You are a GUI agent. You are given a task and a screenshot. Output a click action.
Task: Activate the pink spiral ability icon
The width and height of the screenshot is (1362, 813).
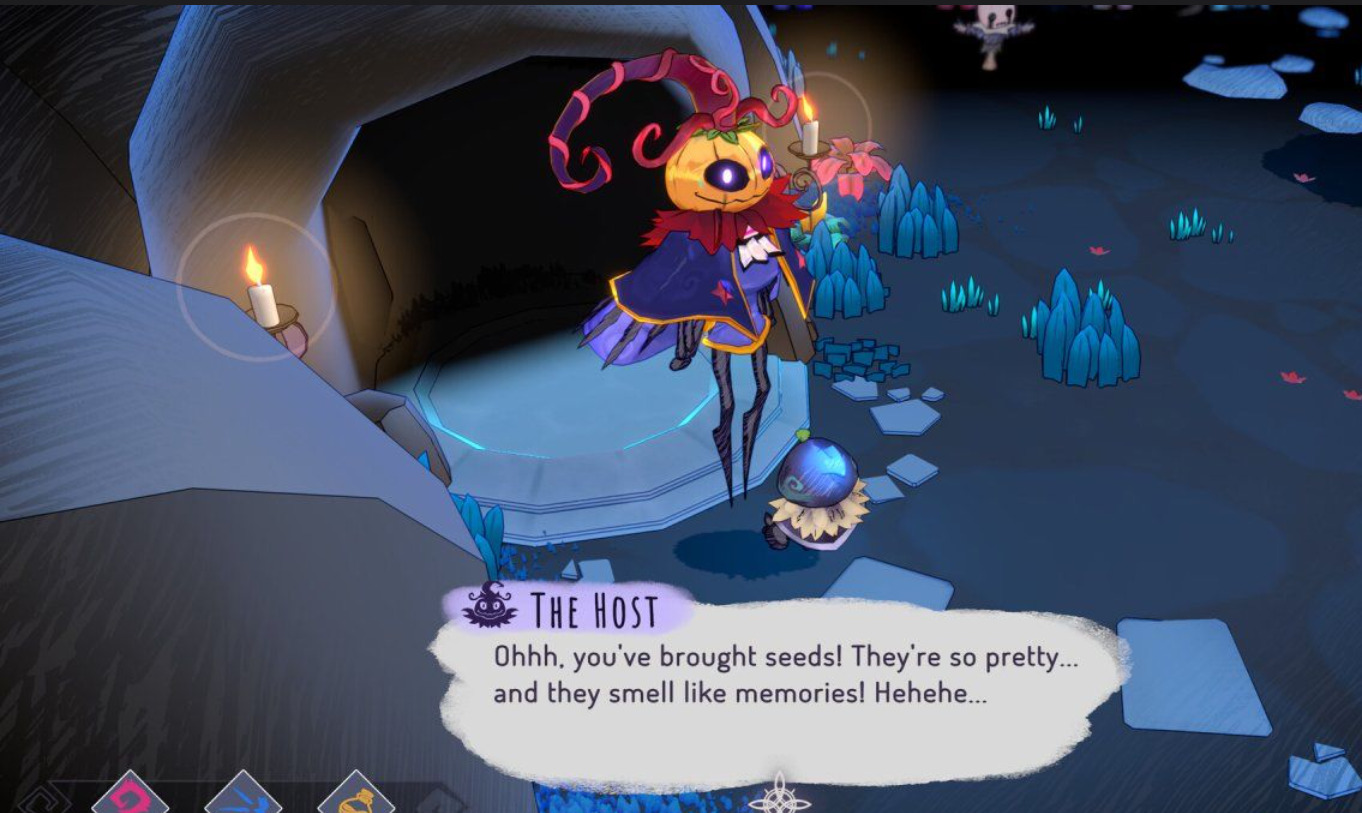tap(131, 798)
